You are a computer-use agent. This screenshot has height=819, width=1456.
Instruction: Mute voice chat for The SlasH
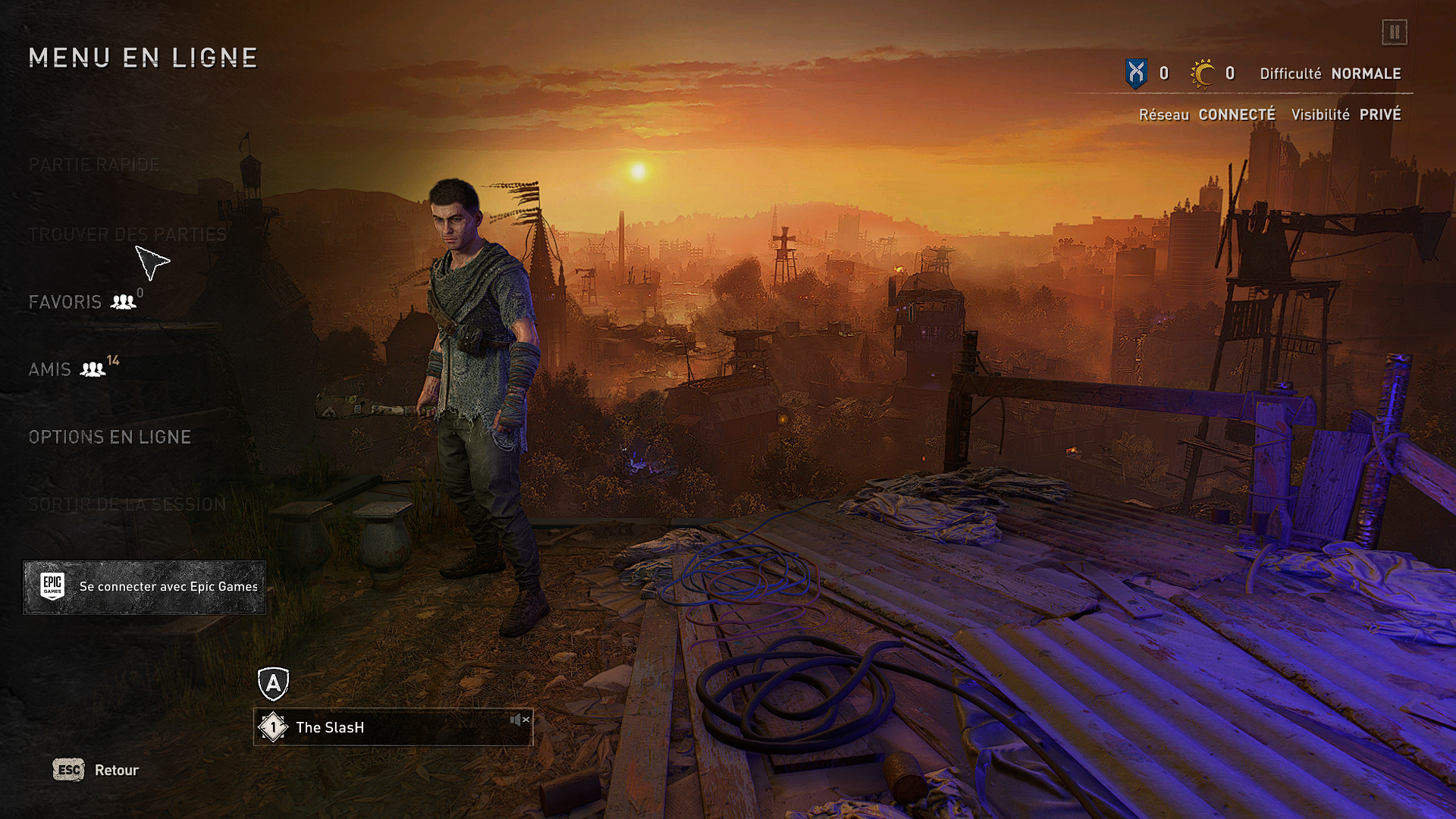[x=519, y=720]
